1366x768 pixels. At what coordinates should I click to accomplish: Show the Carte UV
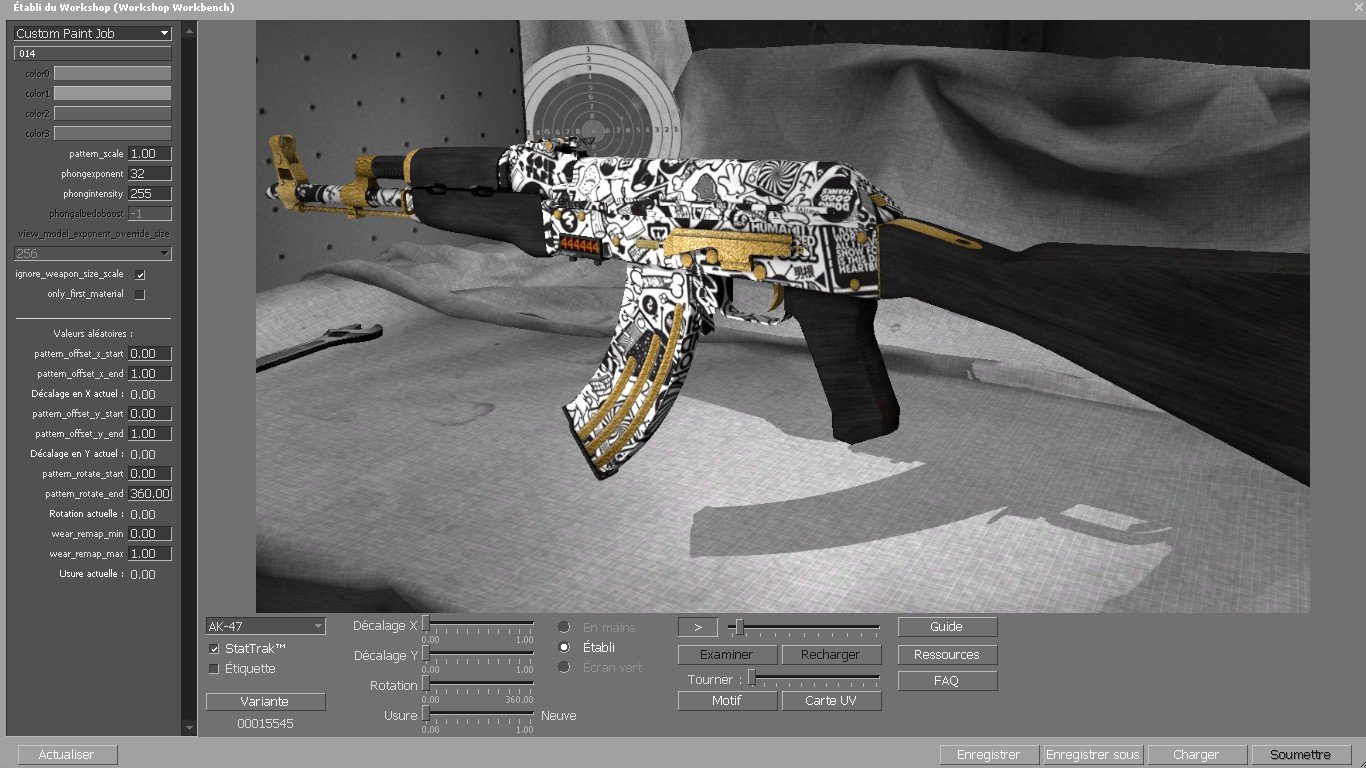coord(831,701)
